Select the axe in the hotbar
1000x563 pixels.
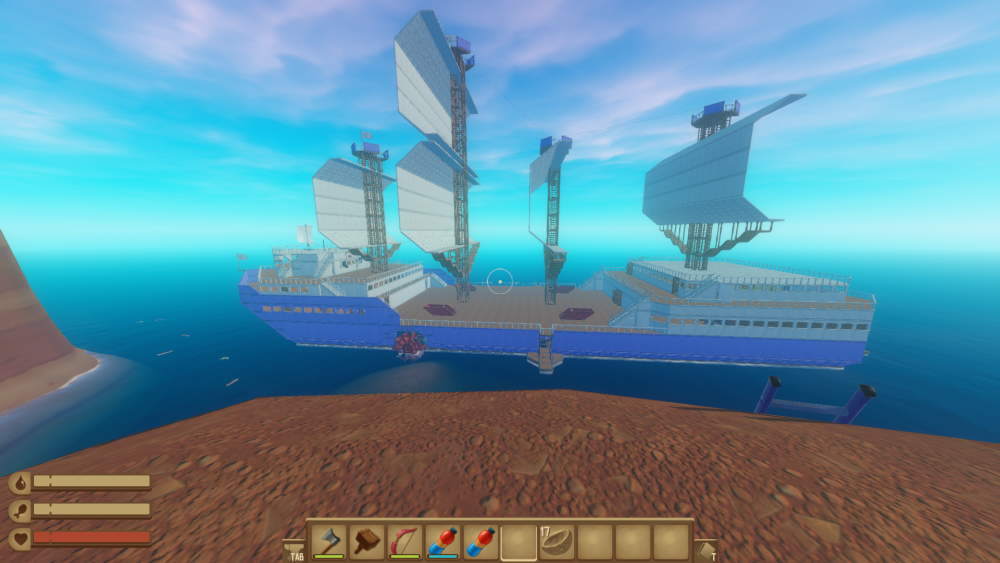coord(329,541)
